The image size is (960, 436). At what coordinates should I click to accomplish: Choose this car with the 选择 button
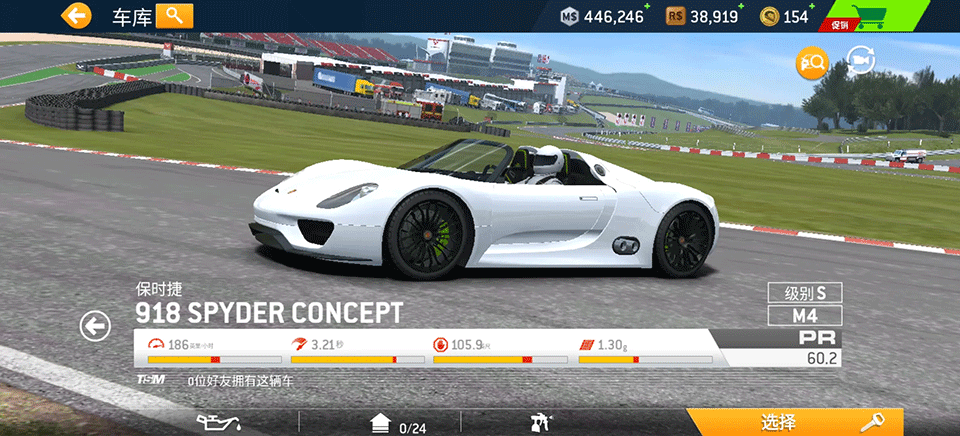click(795, 422)
